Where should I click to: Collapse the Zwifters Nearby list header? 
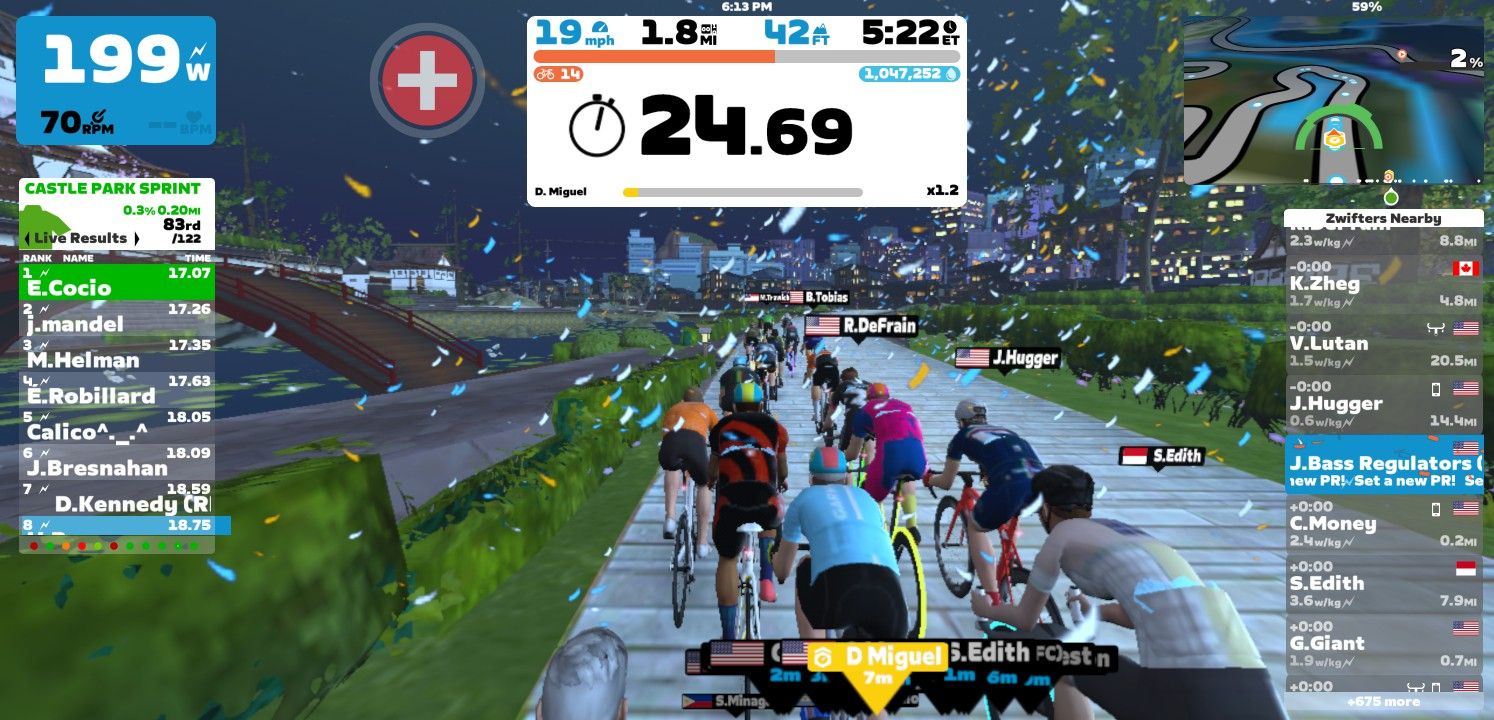click(x=1384, y=218)
